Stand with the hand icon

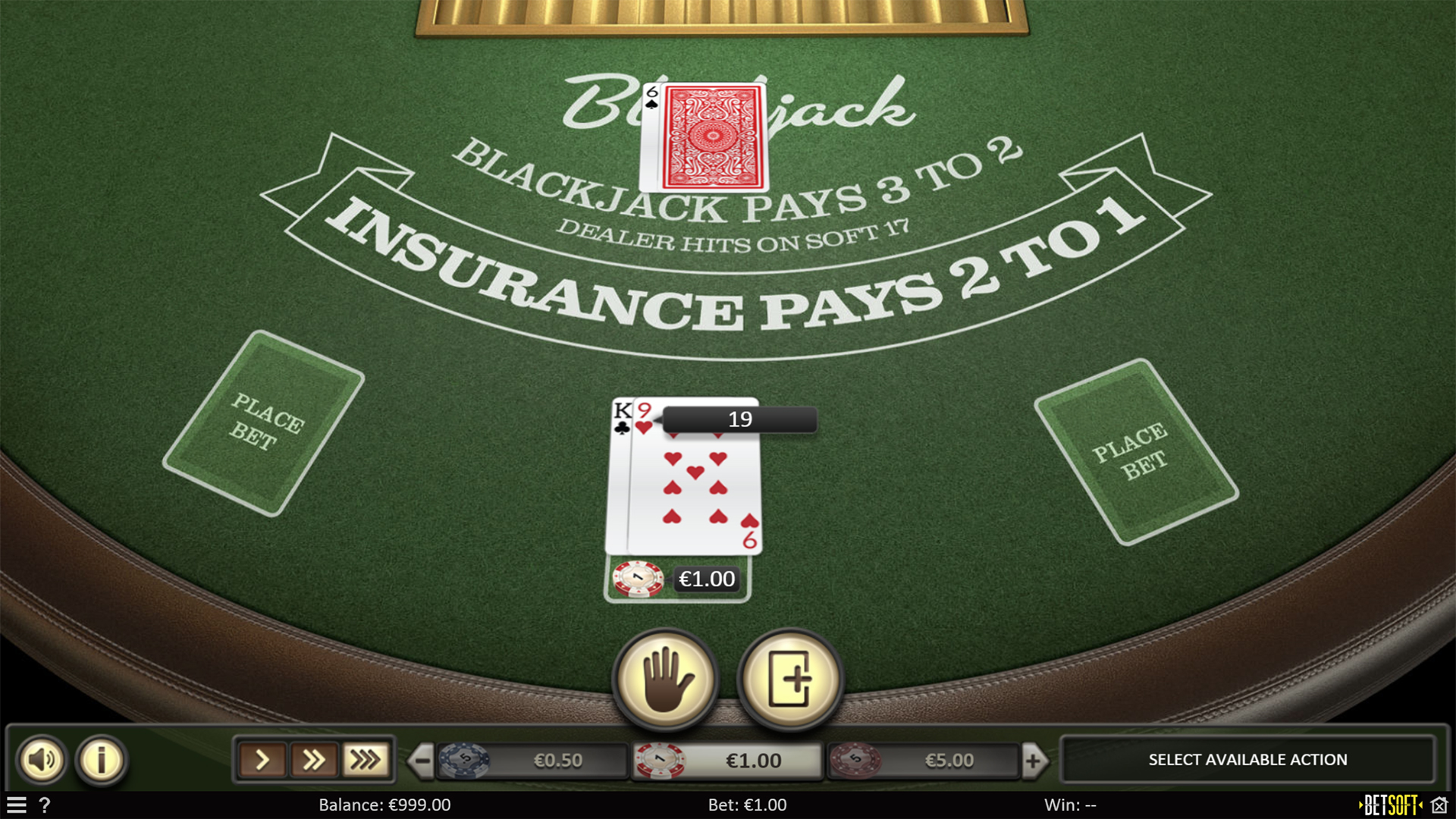pos(665,680)
